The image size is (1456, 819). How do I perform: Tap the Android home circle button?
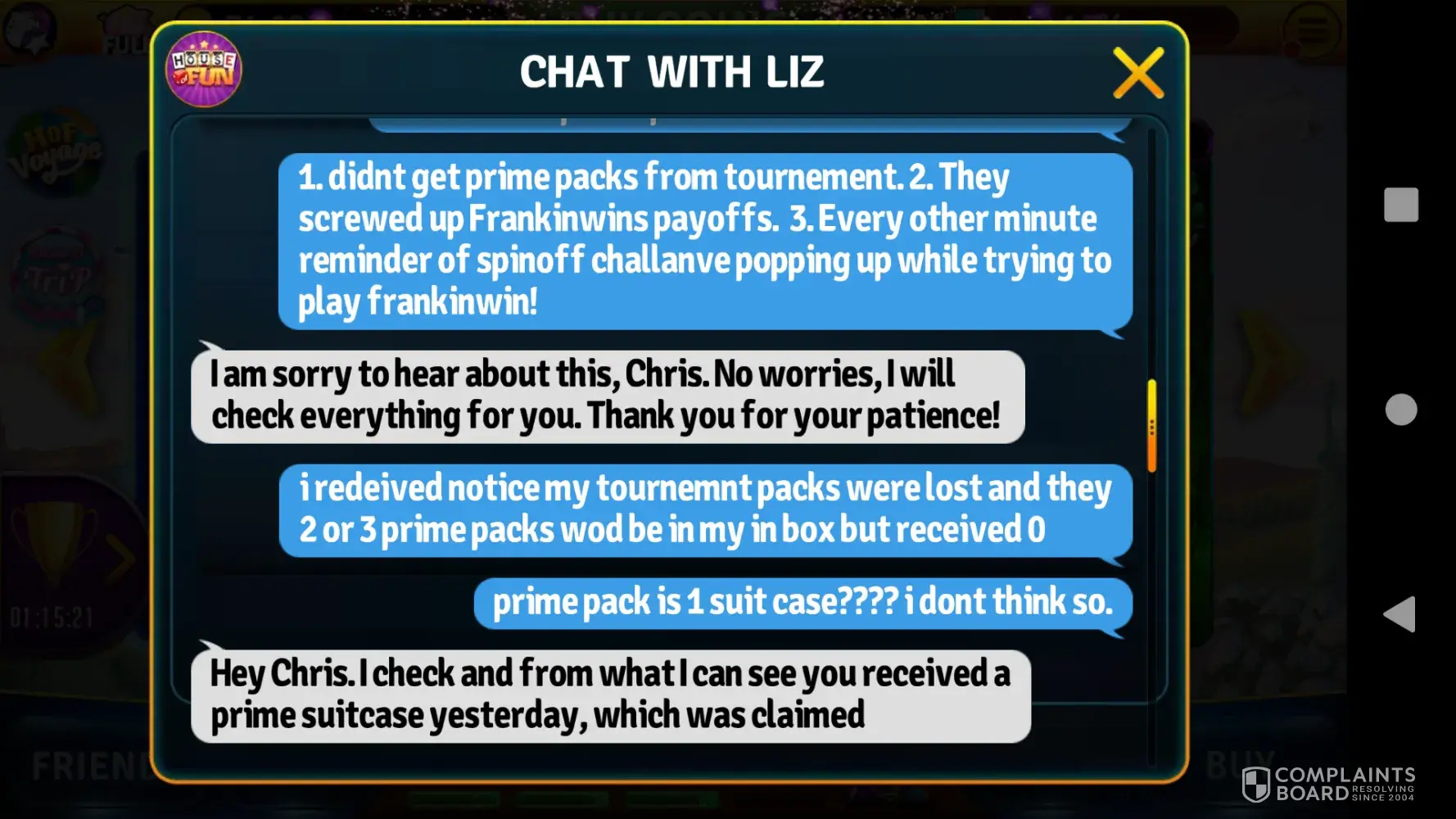point(1400,409)
